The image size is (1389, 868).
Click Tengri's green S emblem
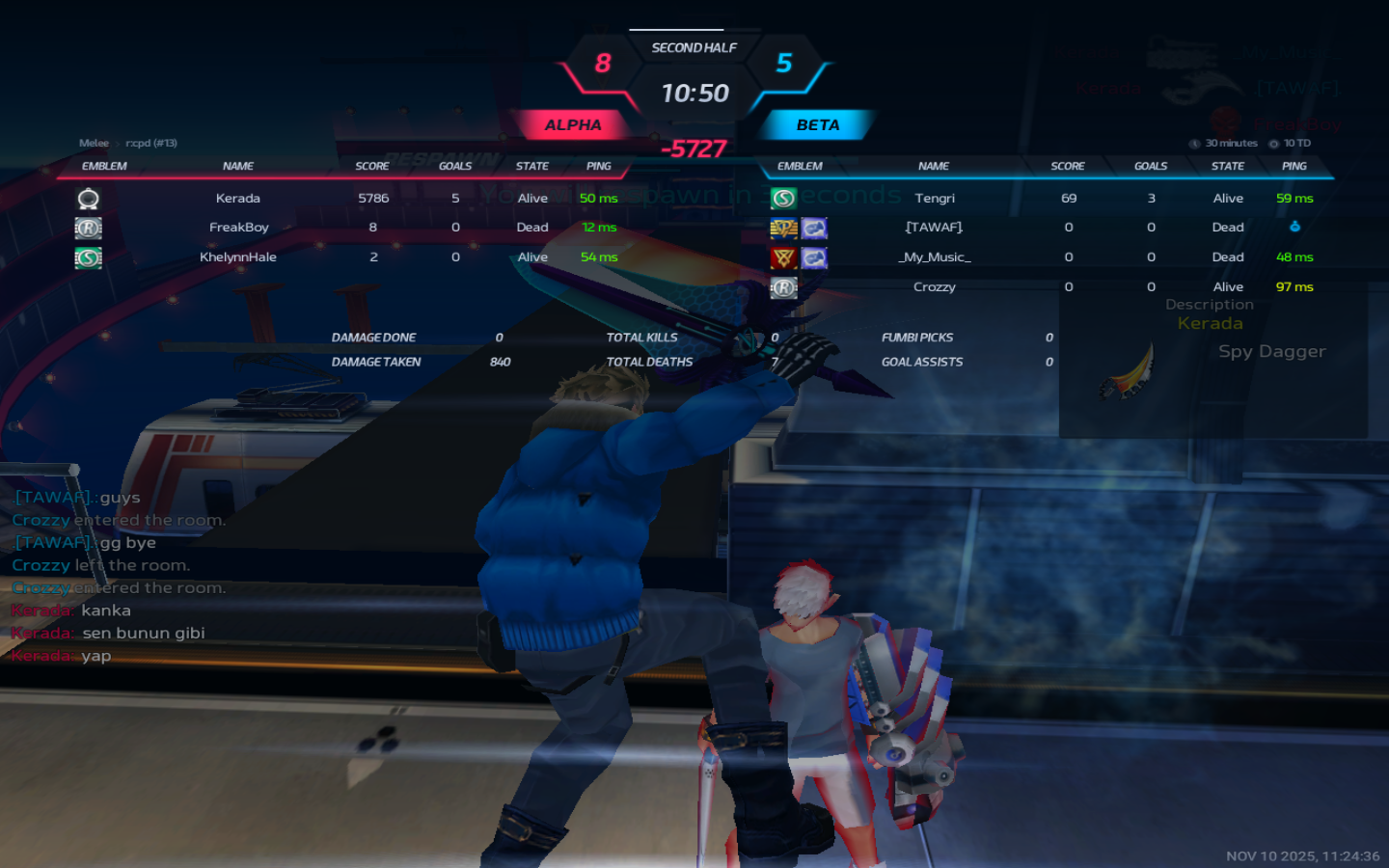point(783,199)
